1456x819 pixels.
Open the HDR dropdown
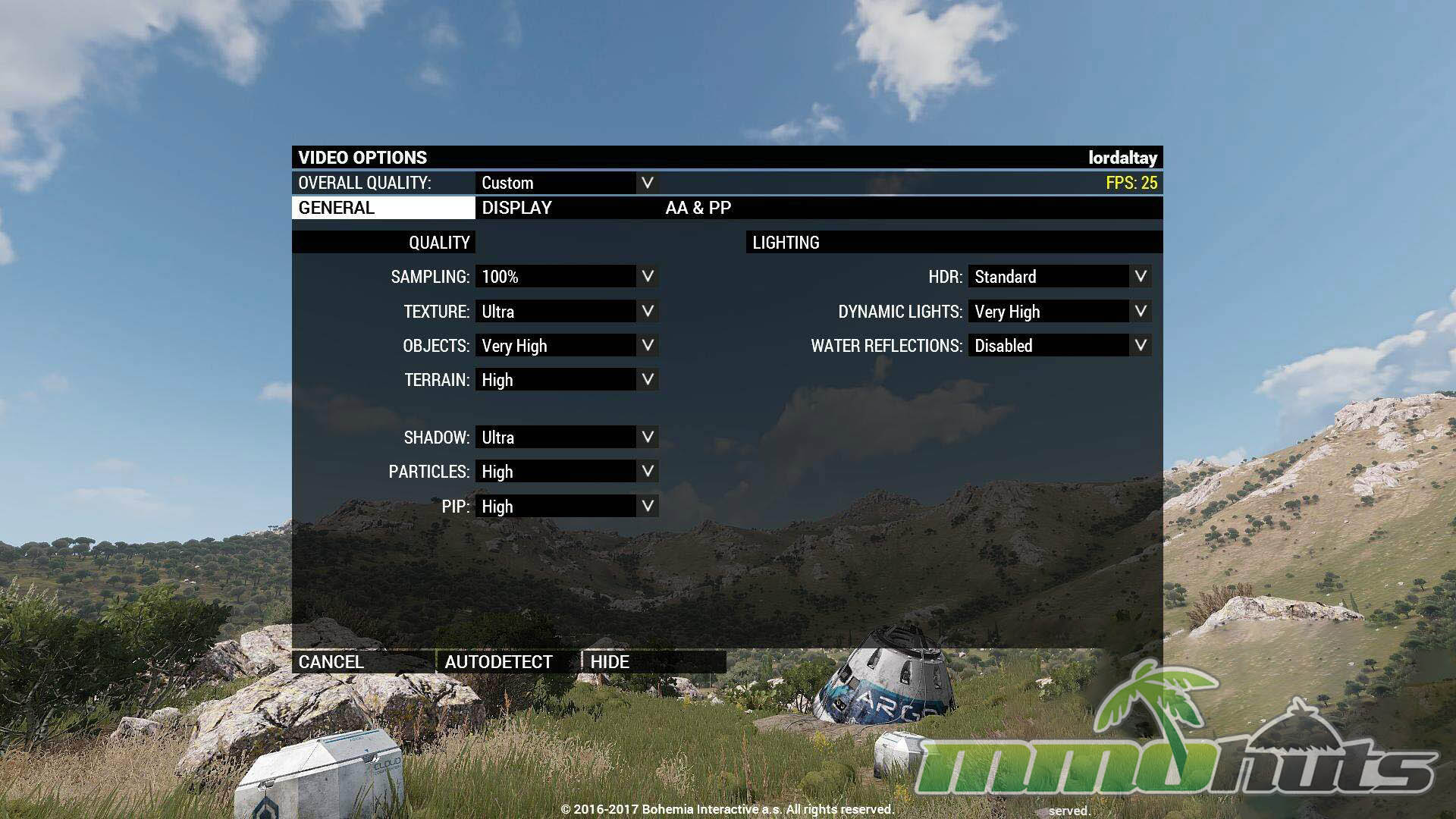click(x=1059, y=277)
